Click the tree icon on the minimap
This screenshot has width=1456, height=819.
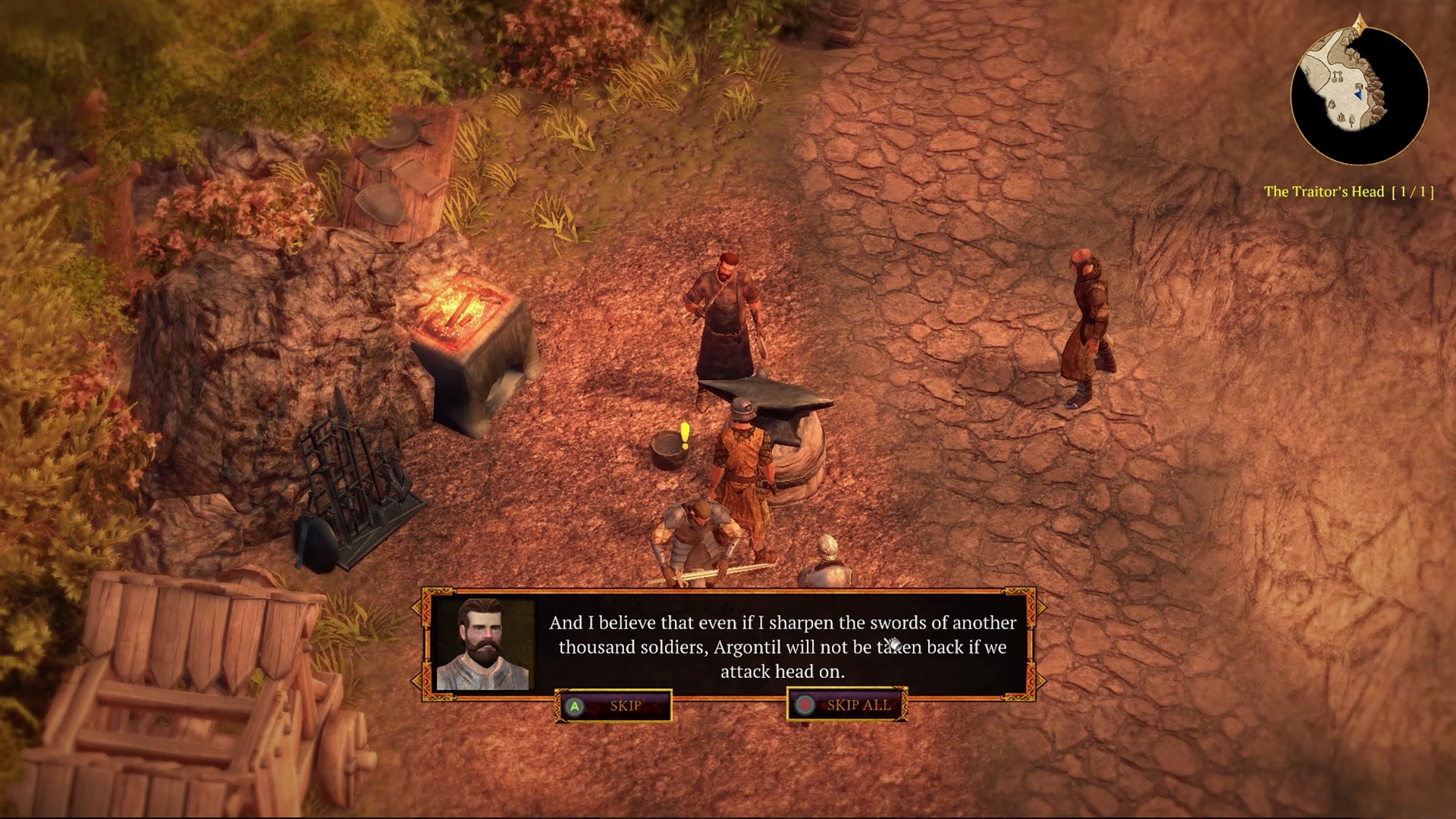(x=1352, y=120)
